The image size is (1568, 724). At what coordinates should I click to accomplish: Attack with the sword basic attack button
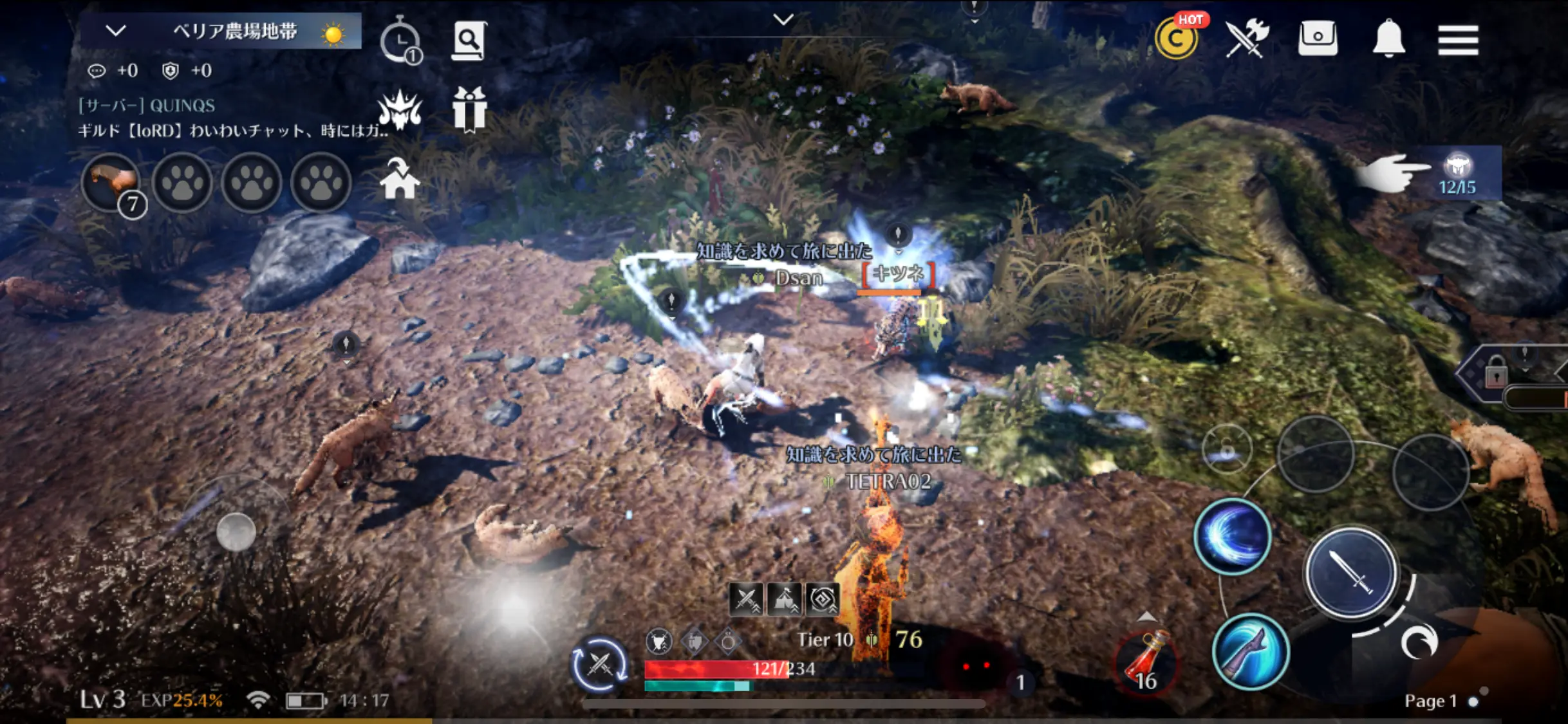point(1350,572)
